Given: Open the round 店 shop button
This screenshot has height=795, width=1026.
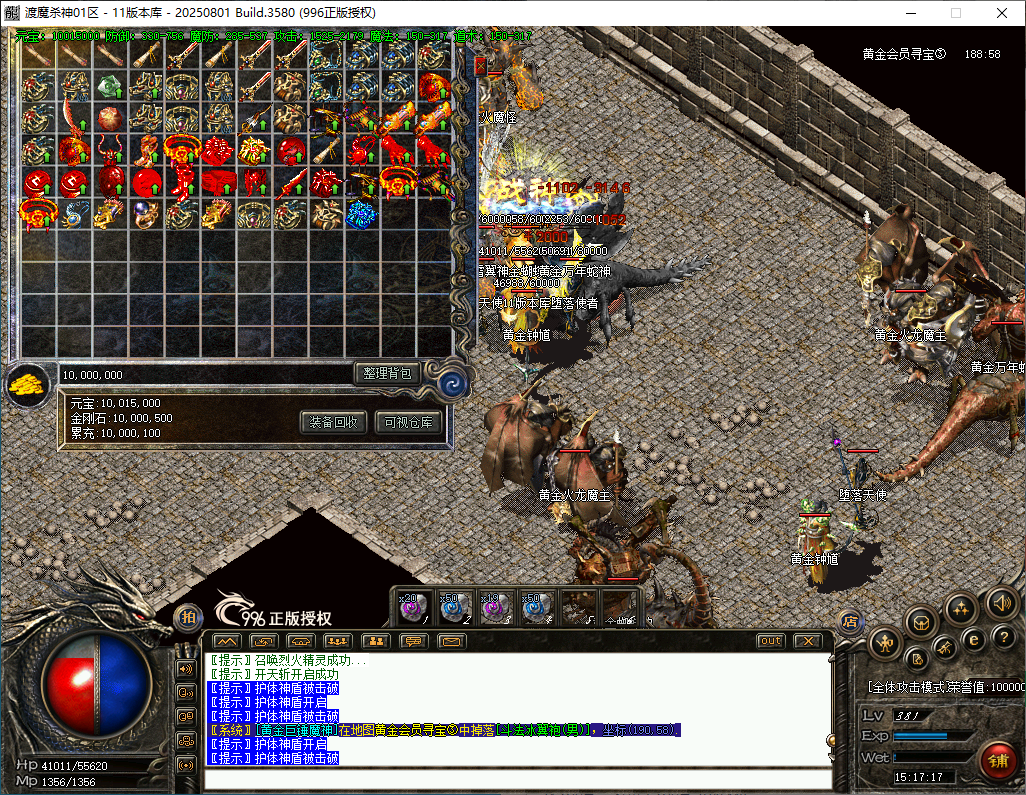Looking at the screenshot, I should (850, 621).
